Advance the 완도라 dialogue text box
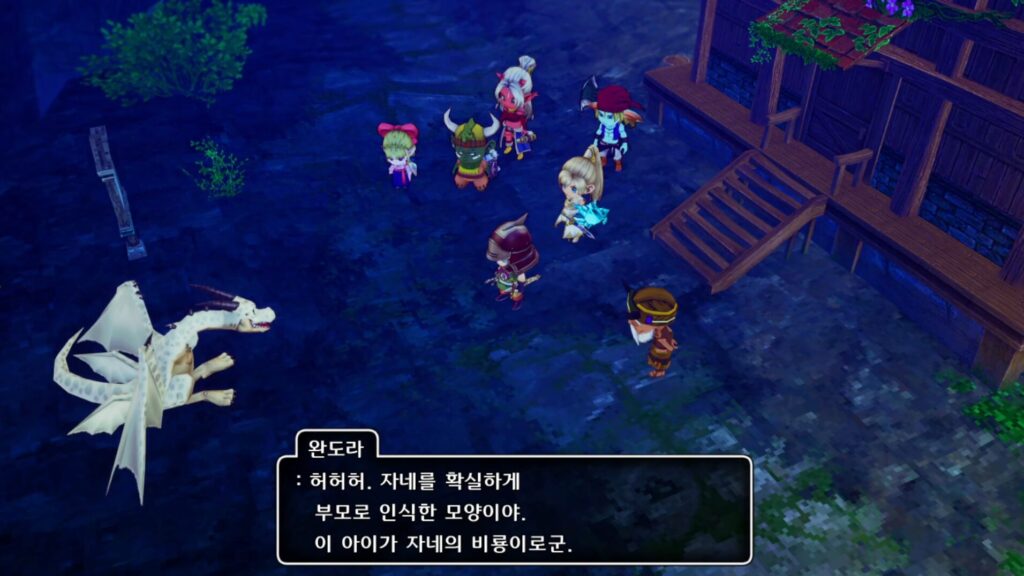This screenshot has width=1024, height=576. tap(514, 510)
